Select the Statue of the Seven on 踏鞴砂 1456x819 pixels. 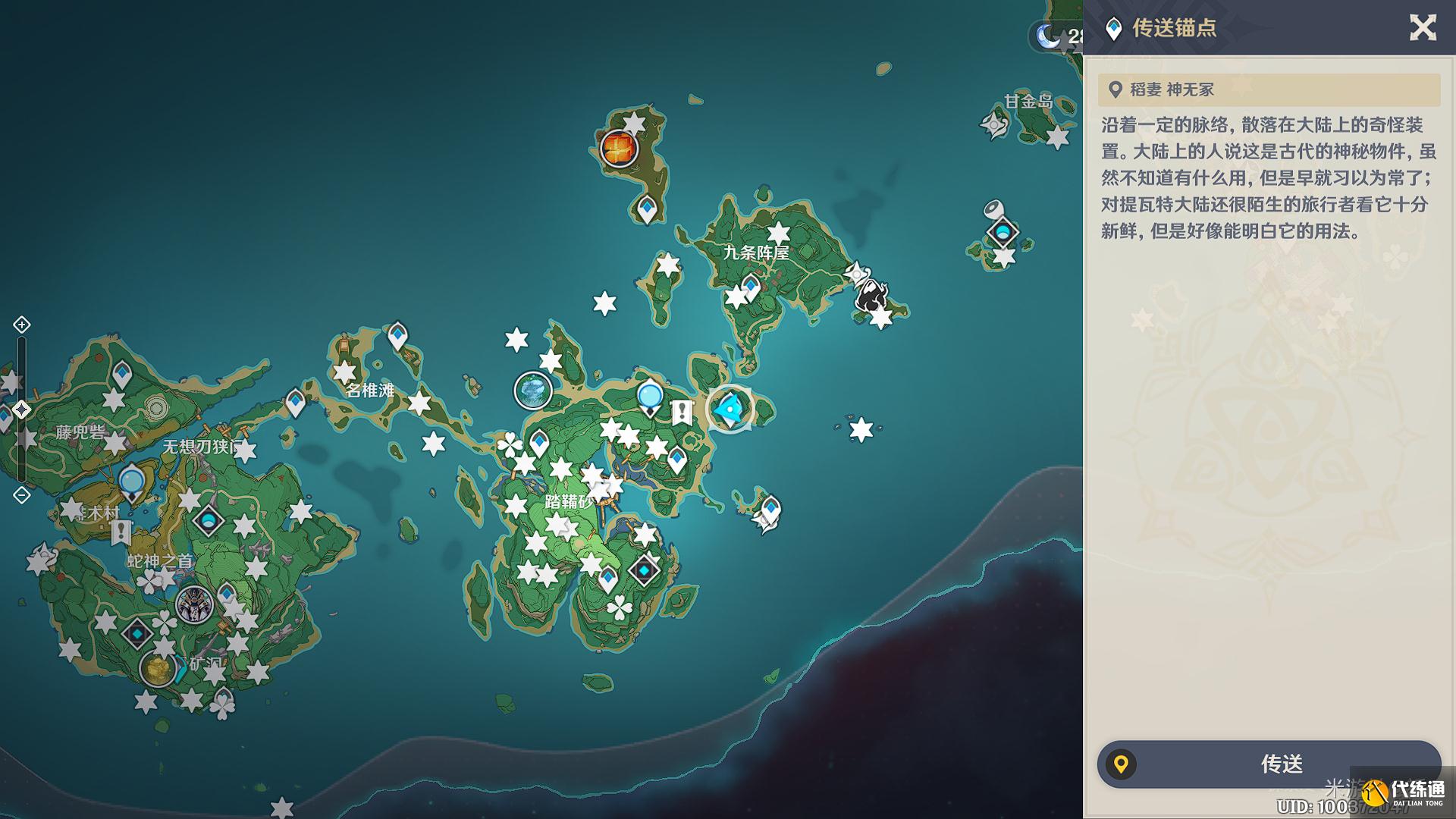[x=650, y=397]
